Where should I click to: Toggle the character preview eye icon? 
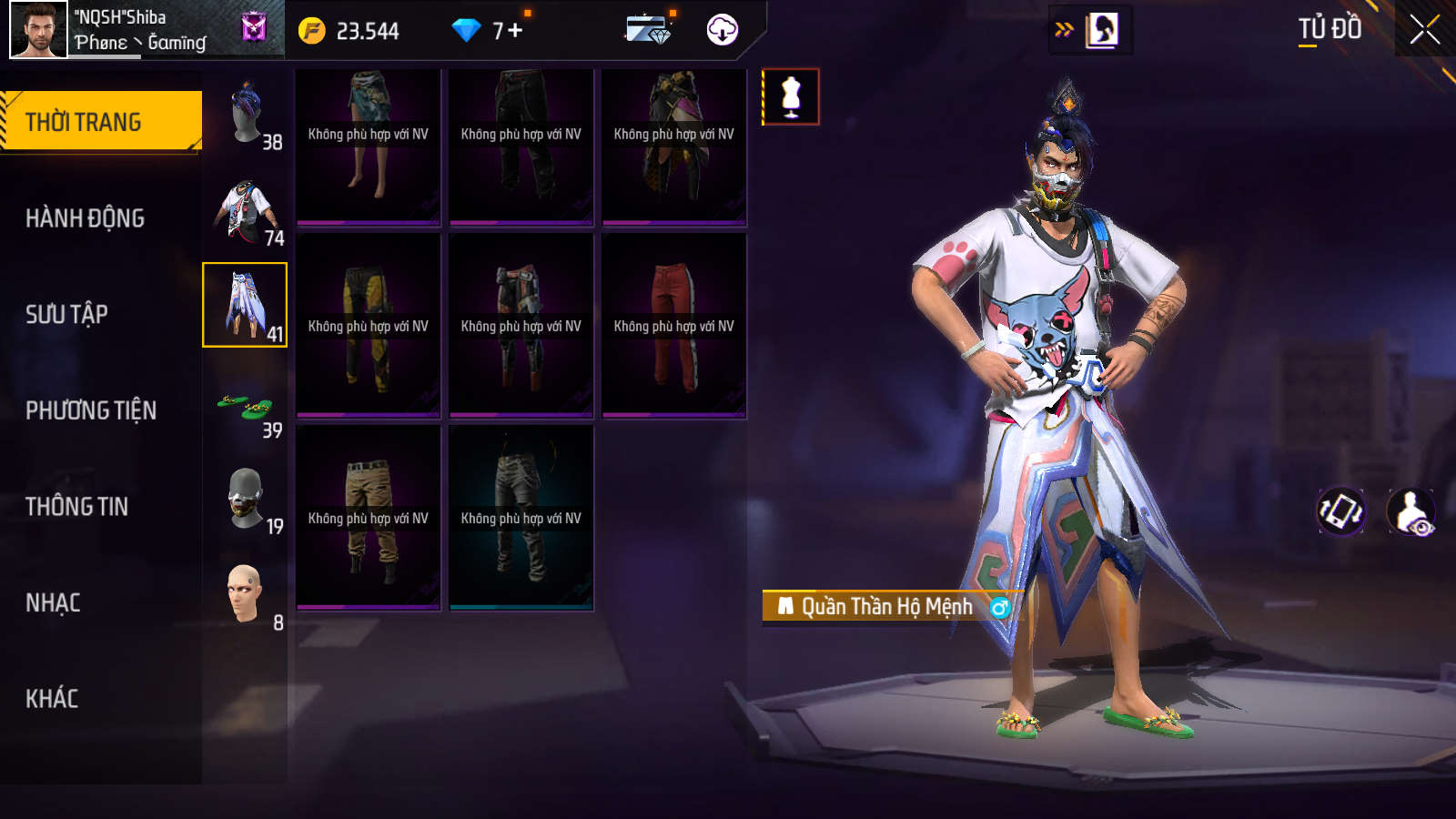coord(1411,511)
